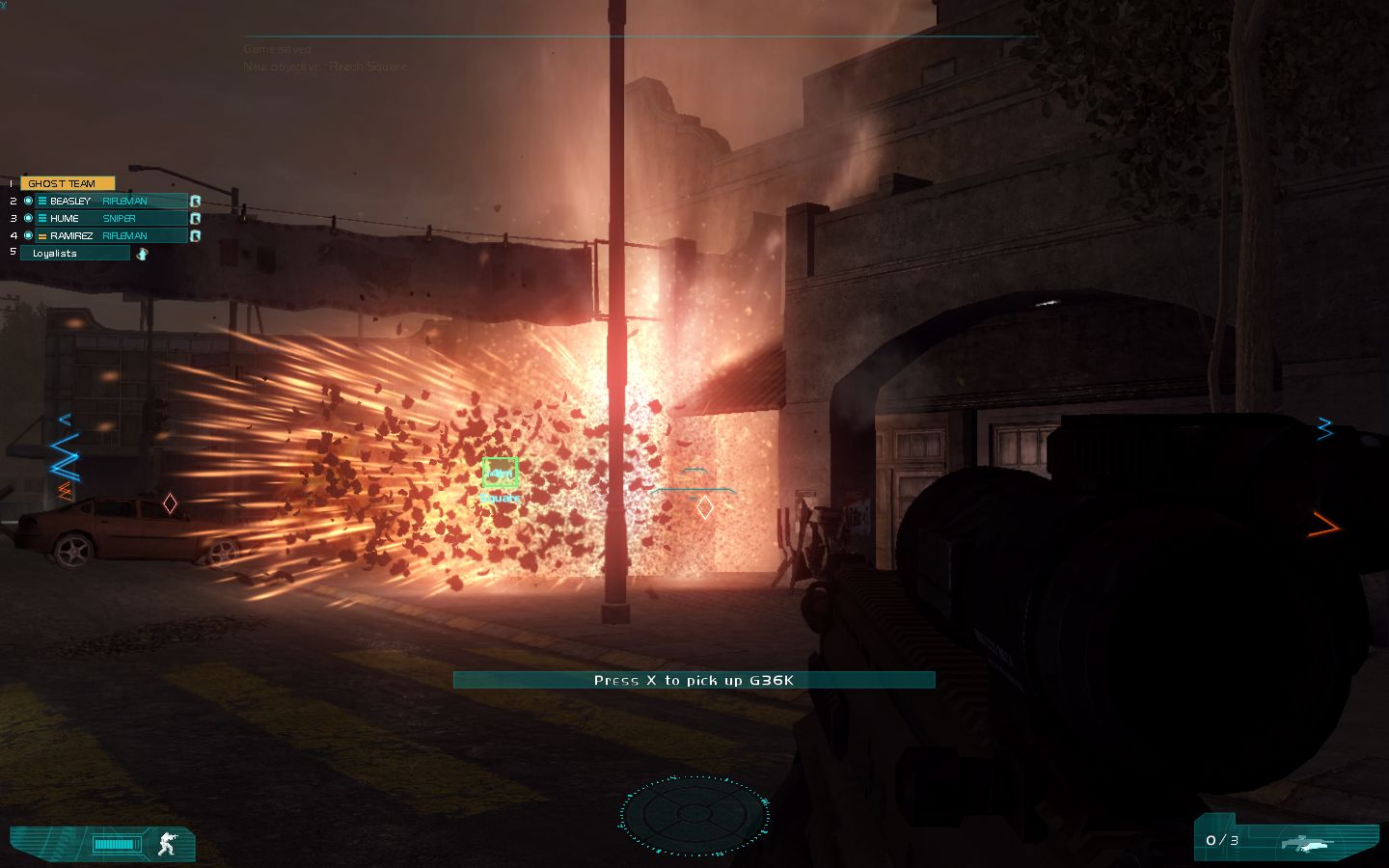This screenshot has height=868, width=1389.
Task: Select the Loyalists support row
Action: pos(74,253)
